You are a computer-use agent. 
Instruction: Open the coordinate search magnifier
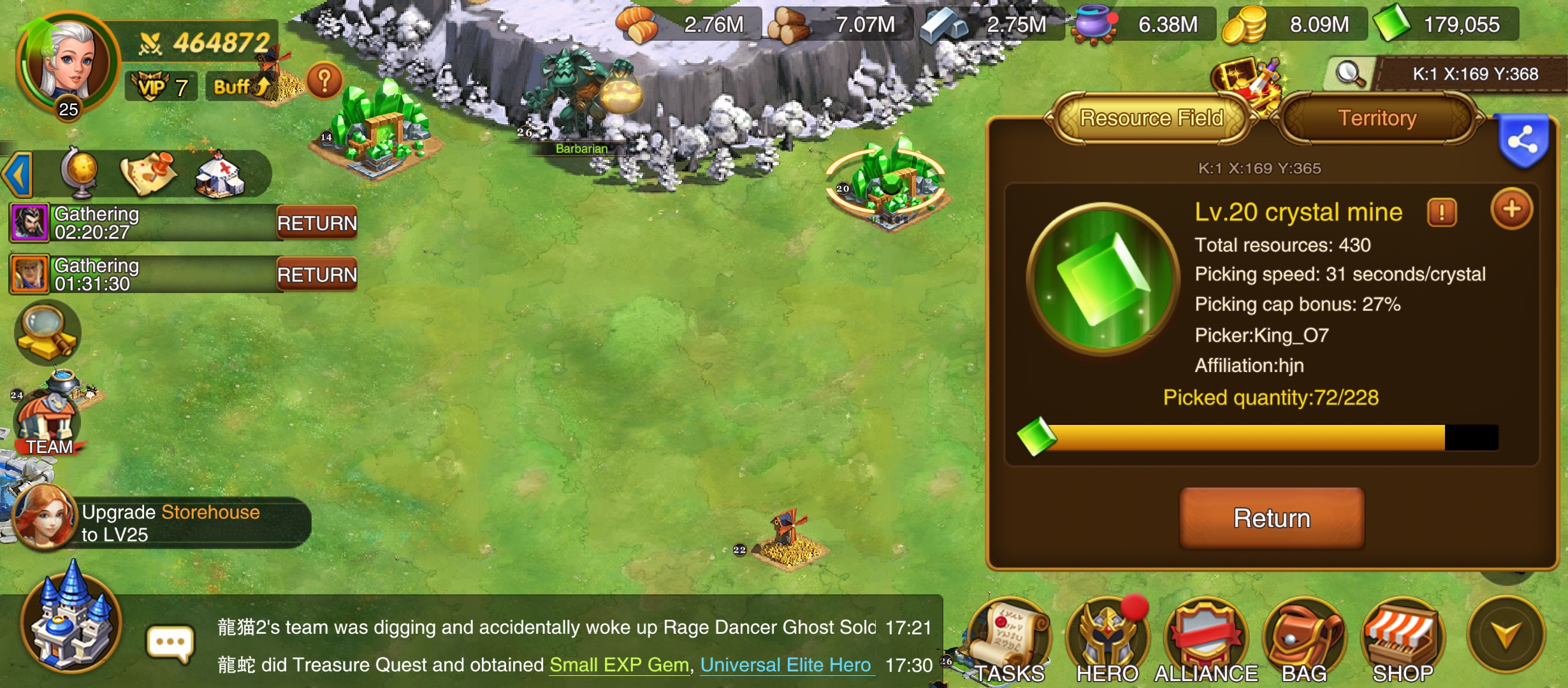click(1349, 74)
